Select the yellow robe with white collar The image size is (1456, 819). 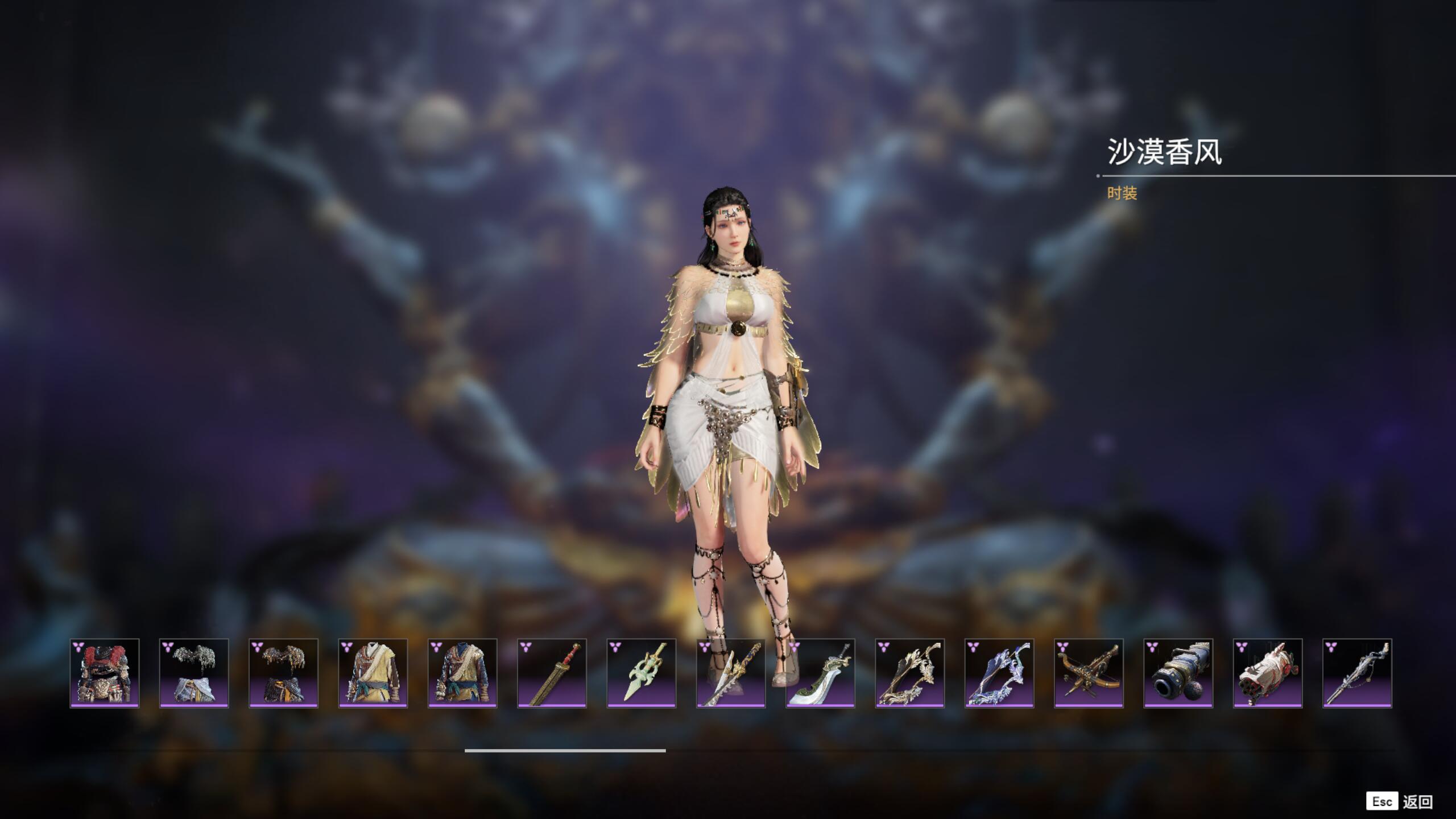click(373, 673)
